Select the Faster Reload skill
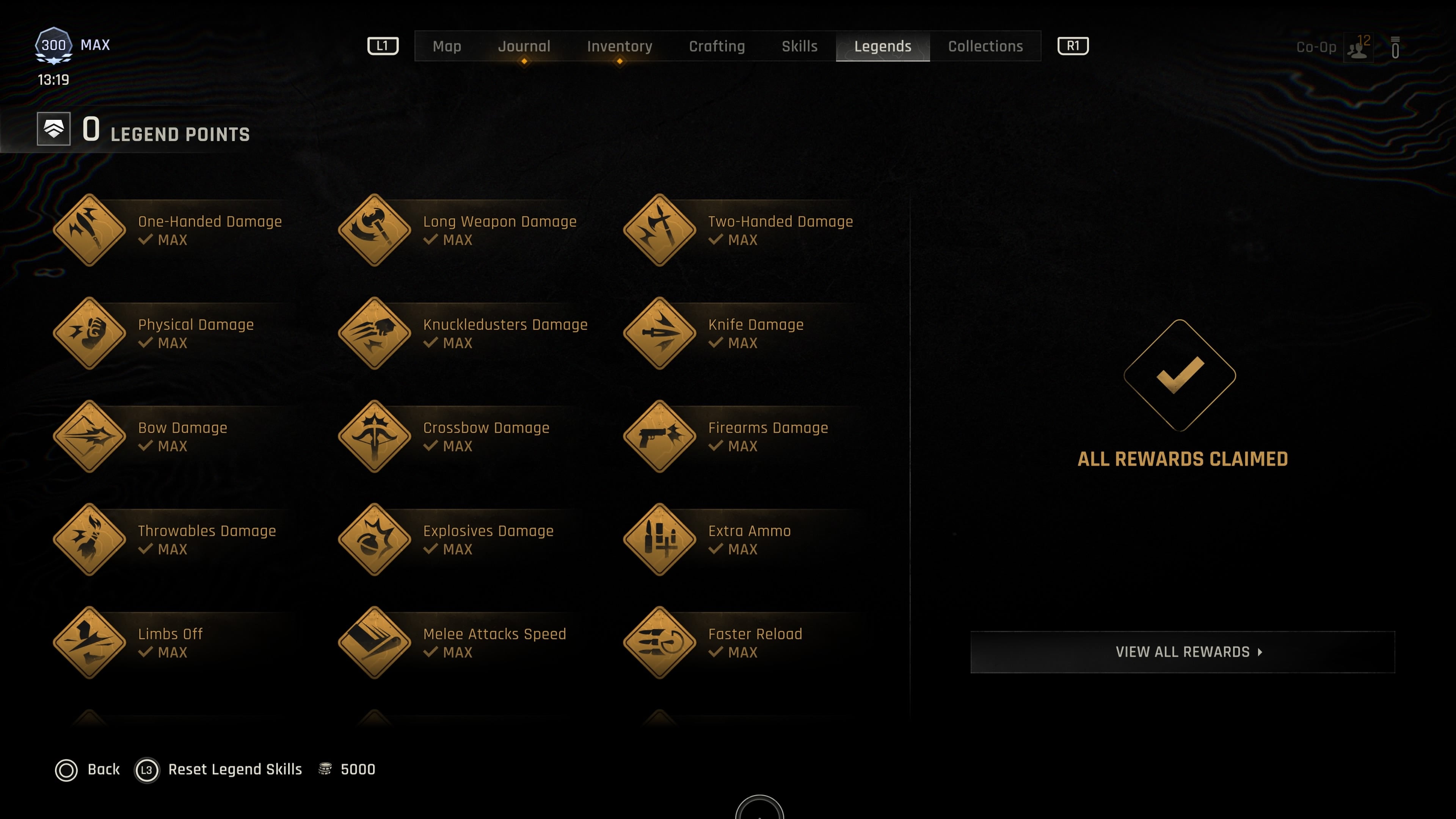 [x=659, y=643]
